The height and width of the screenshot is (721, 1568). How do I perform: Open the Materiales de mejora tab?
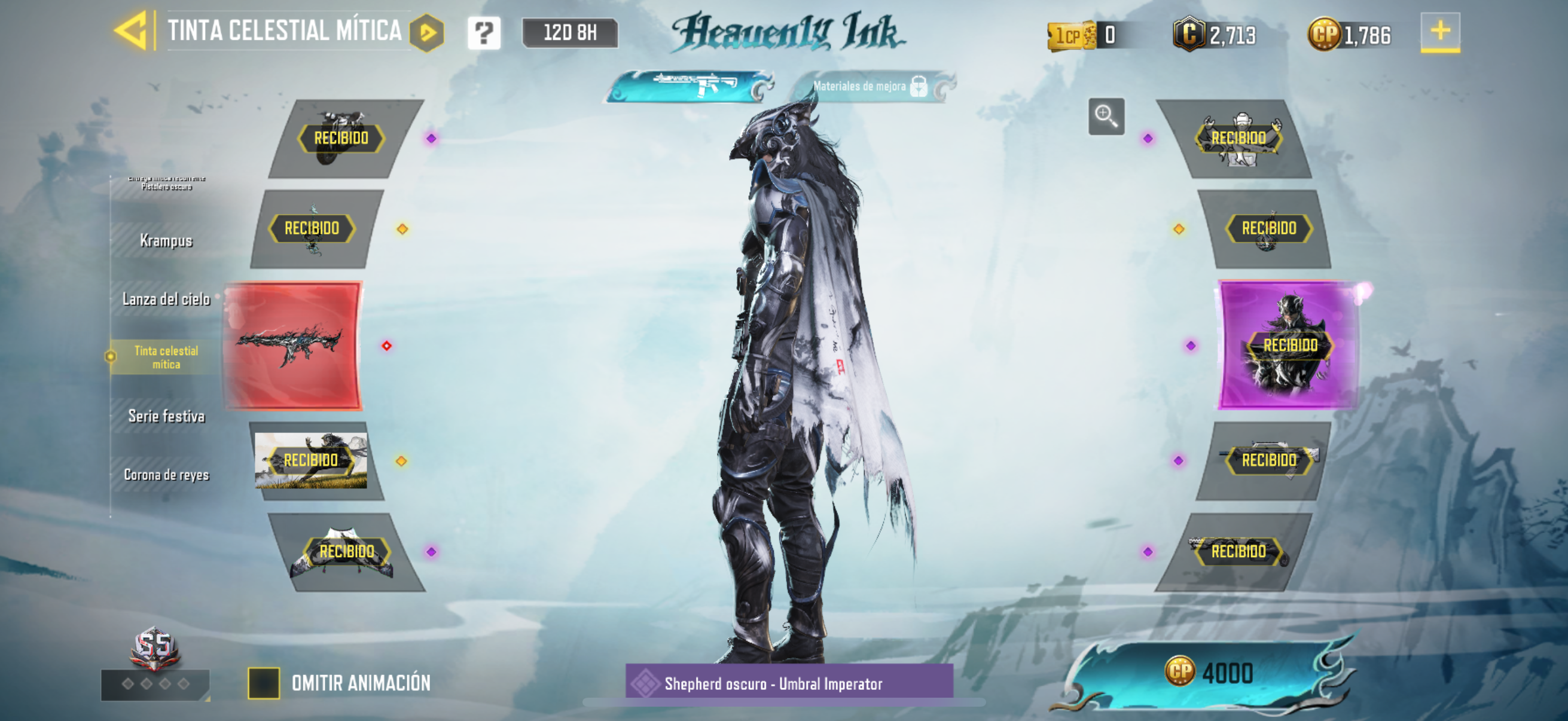871,87
